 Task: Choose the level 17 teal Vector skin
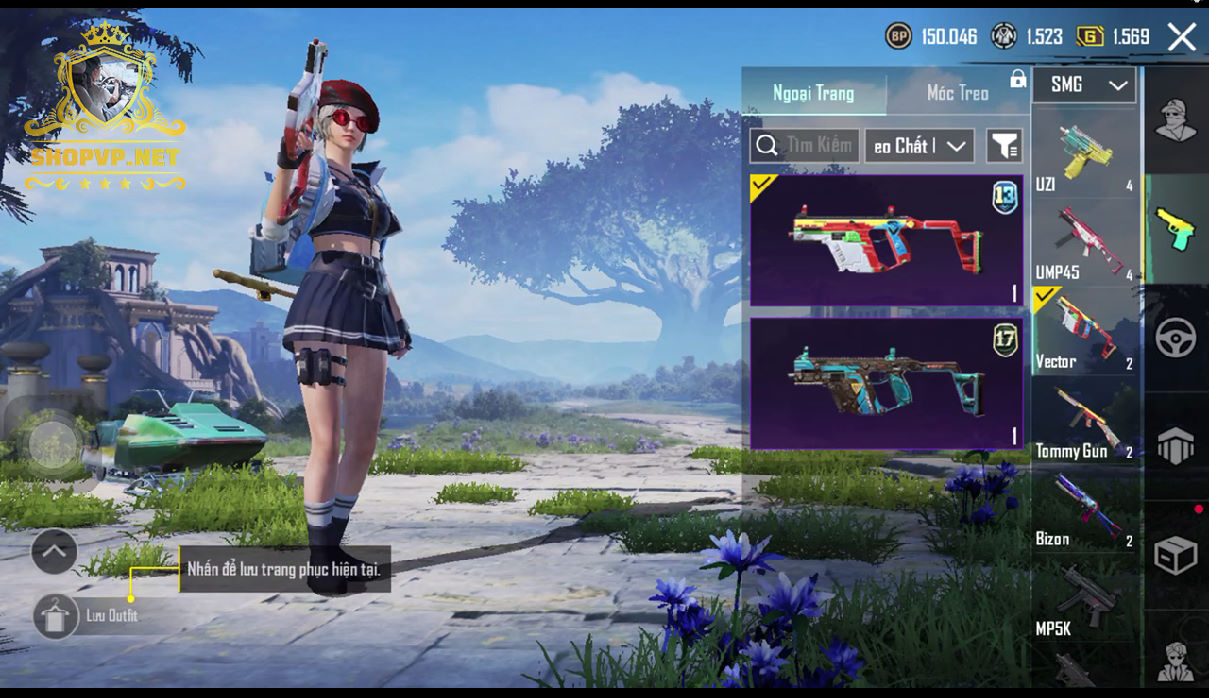pos(886,384)
